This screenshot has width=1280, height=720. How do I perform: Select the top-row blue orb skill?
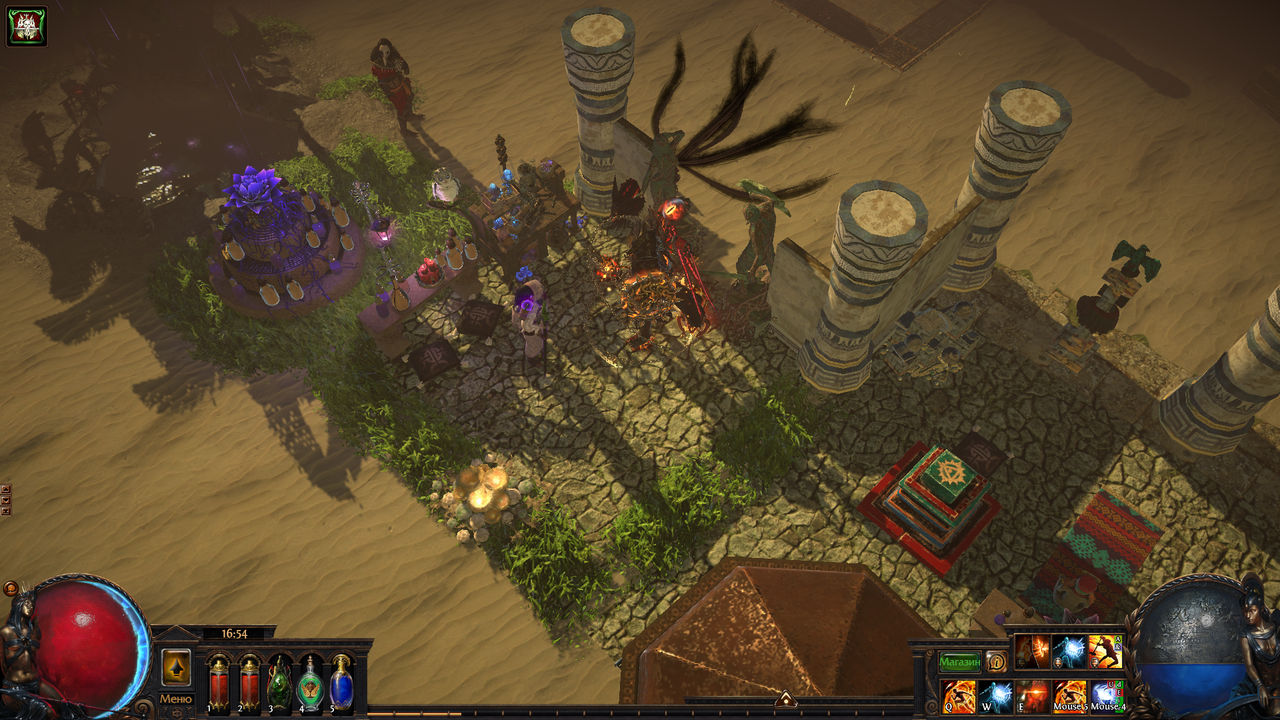click(1068, 652)
